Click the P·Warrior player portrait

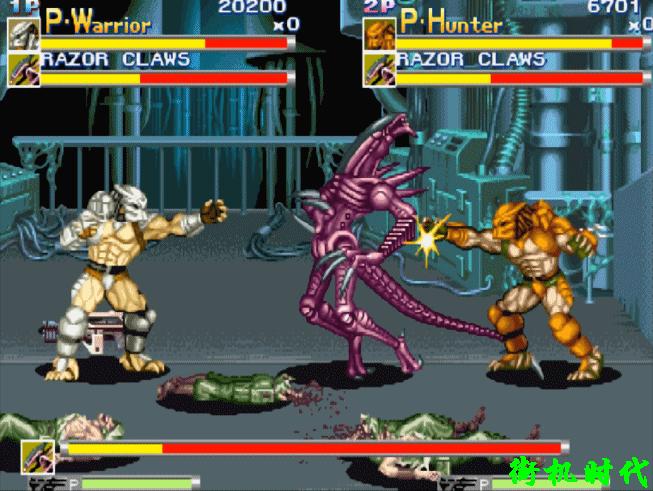click(x=23, y=33)
